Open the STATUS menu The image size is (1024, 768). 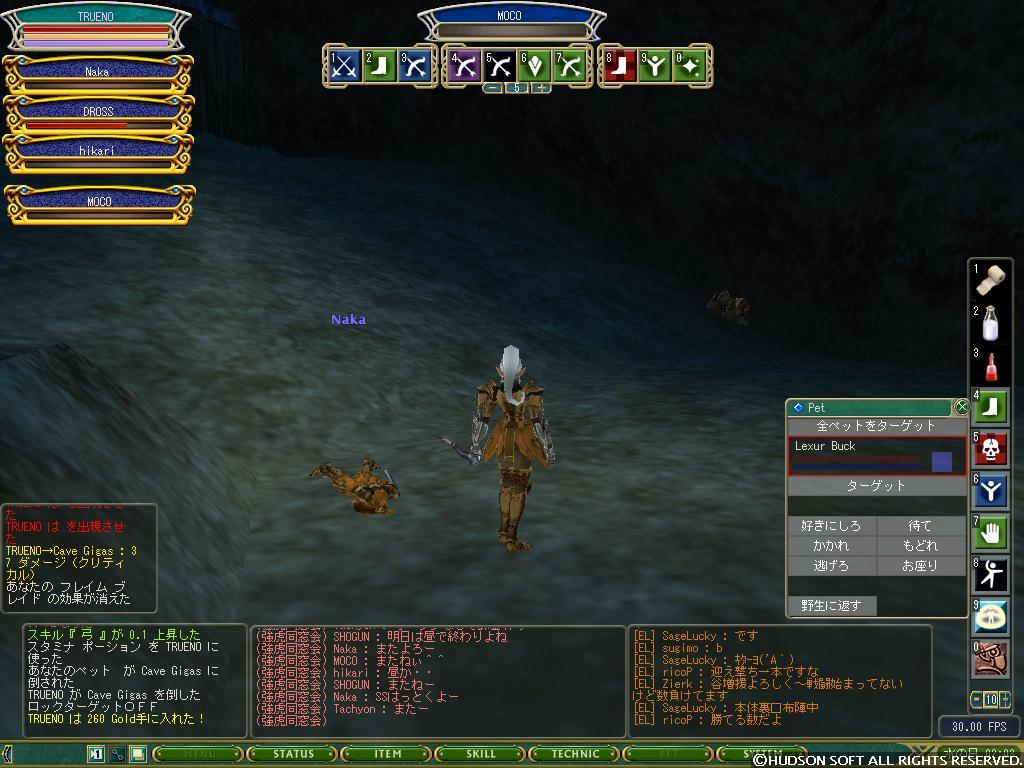pos(293,754)
